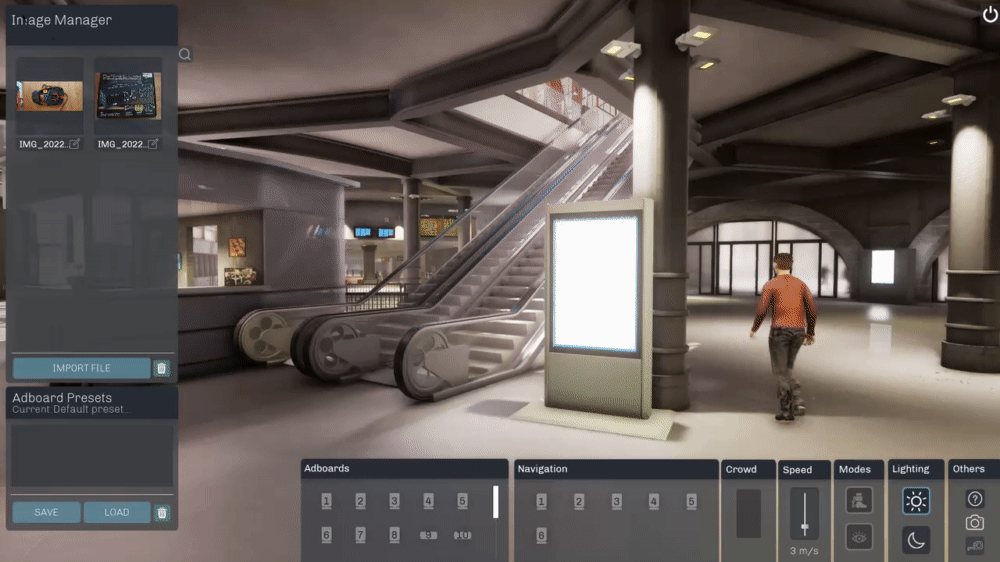Open help with the question mark icon
1000x562 pixels.
[x=975, y=499]
